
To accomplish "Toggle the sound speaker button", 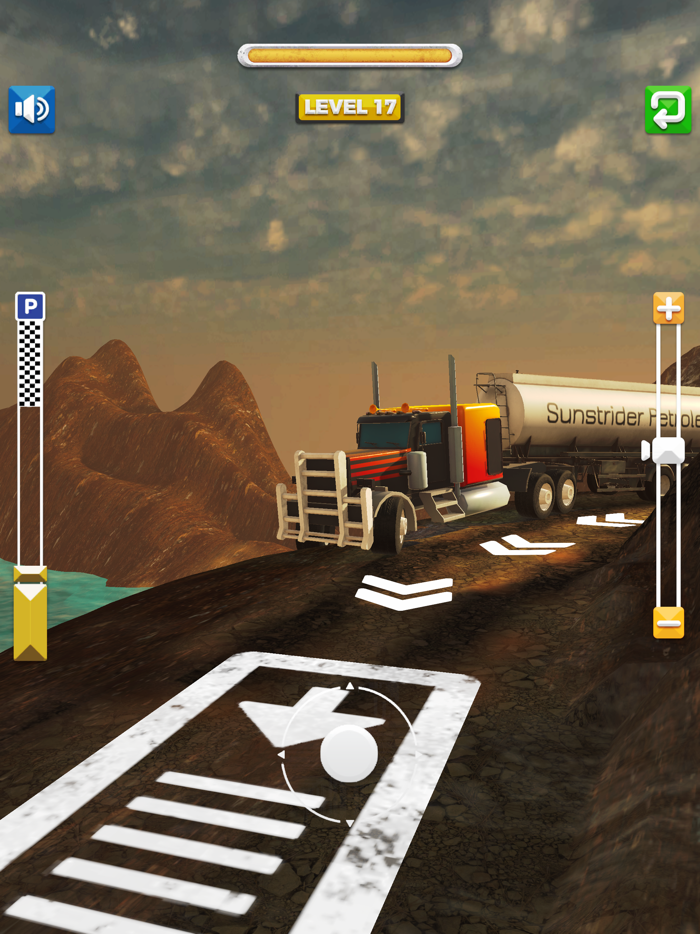I will click(x=32, y=110).
